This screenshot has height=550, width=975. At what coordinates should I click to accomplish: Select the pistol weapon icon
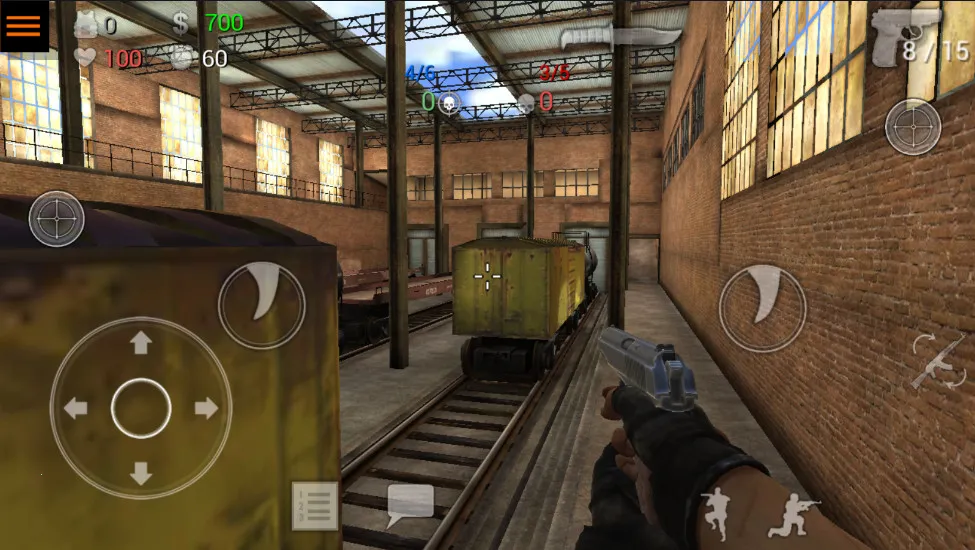pyautogui.click(x=905, y=35)
